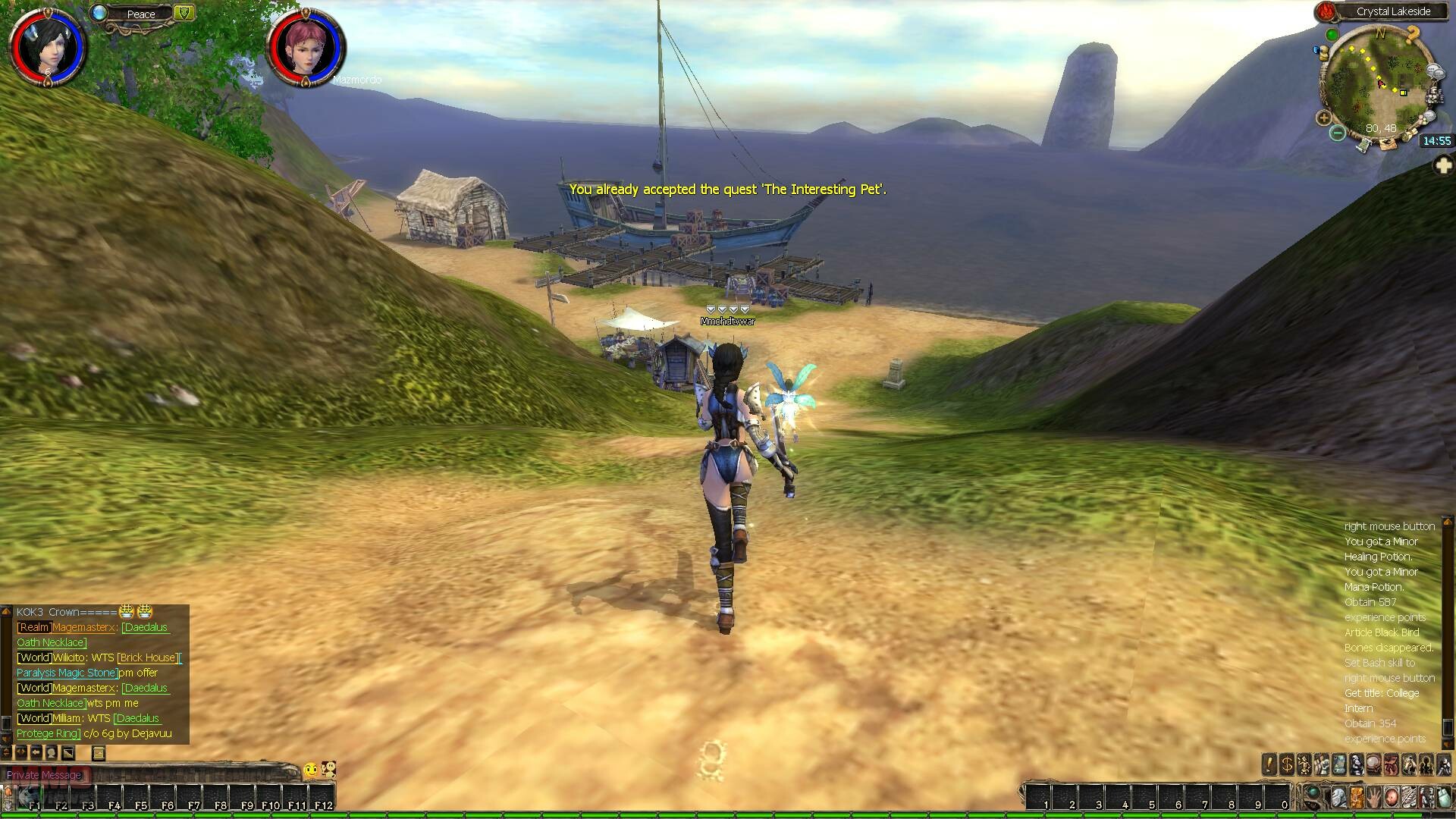
Task: Open the chat log scroll icon
Action: (x=98, y=753)
